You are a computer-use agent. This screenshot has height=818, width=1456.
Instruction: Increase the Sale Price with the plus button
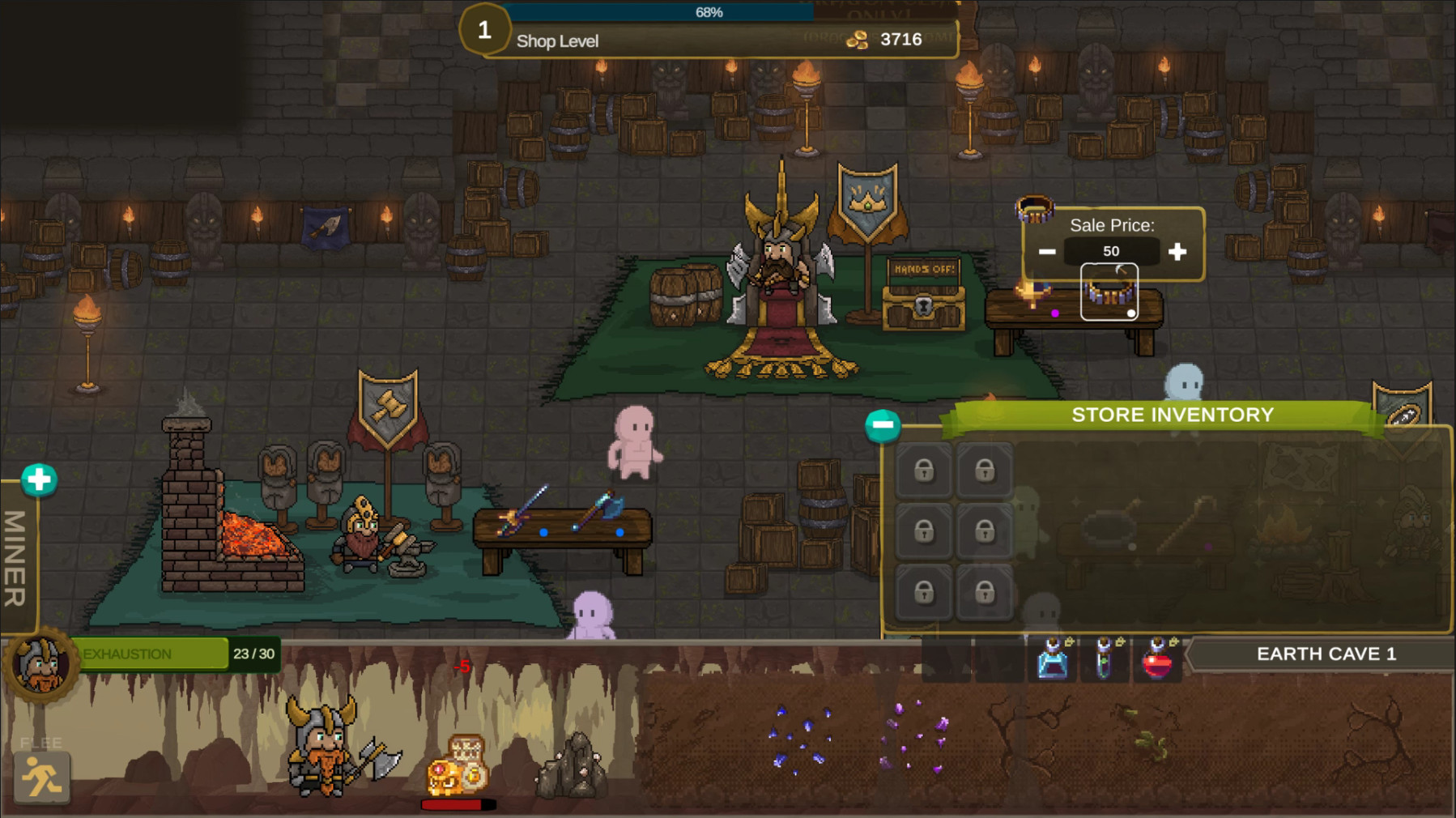click(1178, 251)
